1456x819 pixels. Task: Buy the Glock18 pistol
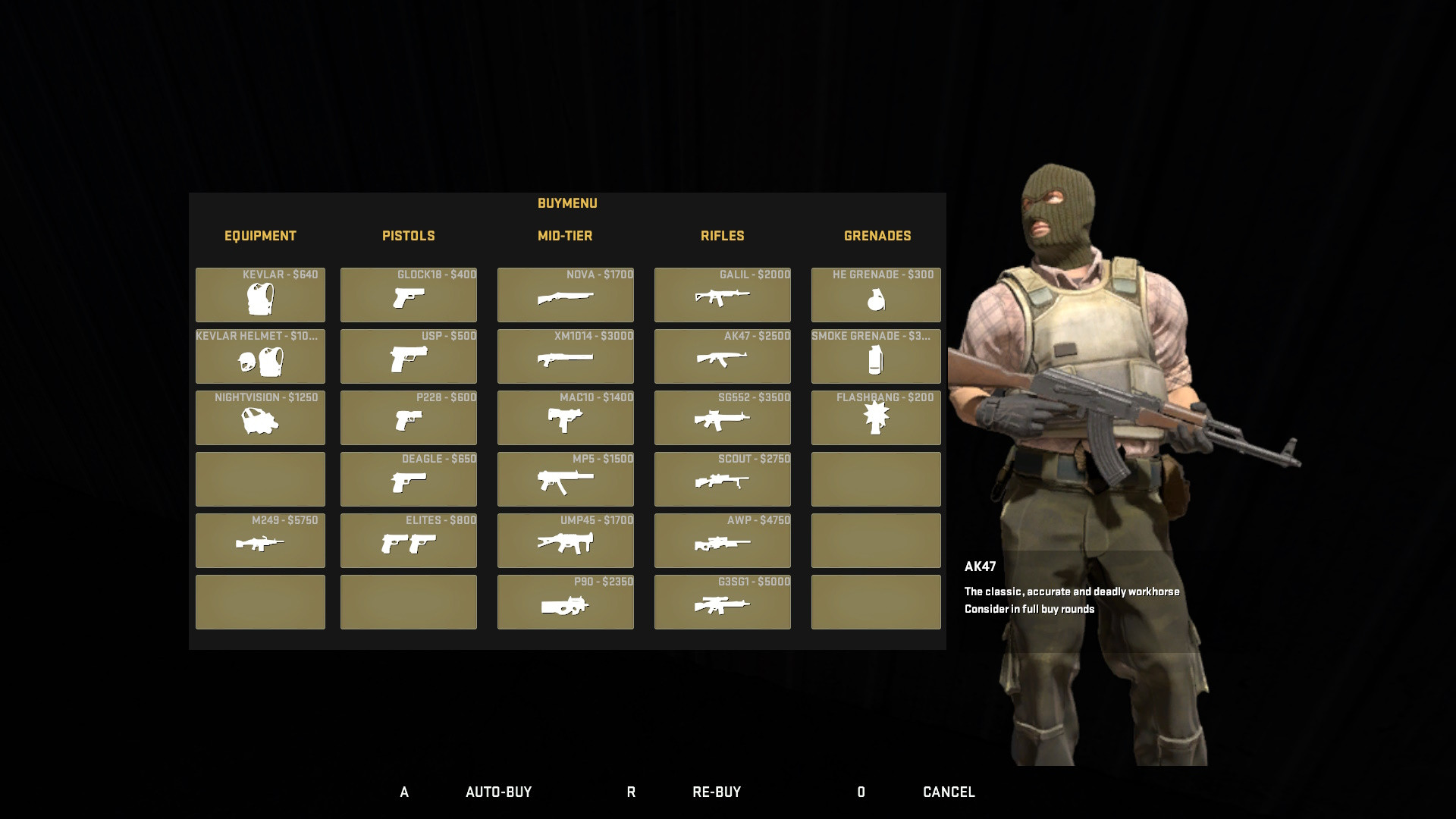[x=408, y=295]
